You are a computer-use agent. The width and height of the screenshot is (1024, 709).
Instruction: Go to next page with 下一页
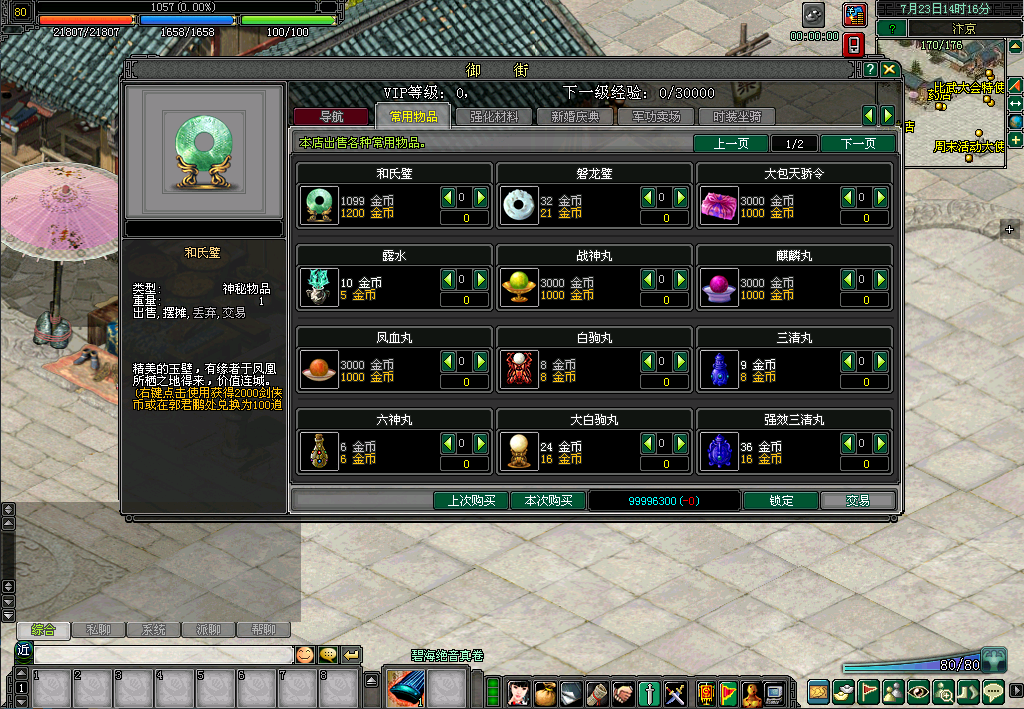point(857,144)
